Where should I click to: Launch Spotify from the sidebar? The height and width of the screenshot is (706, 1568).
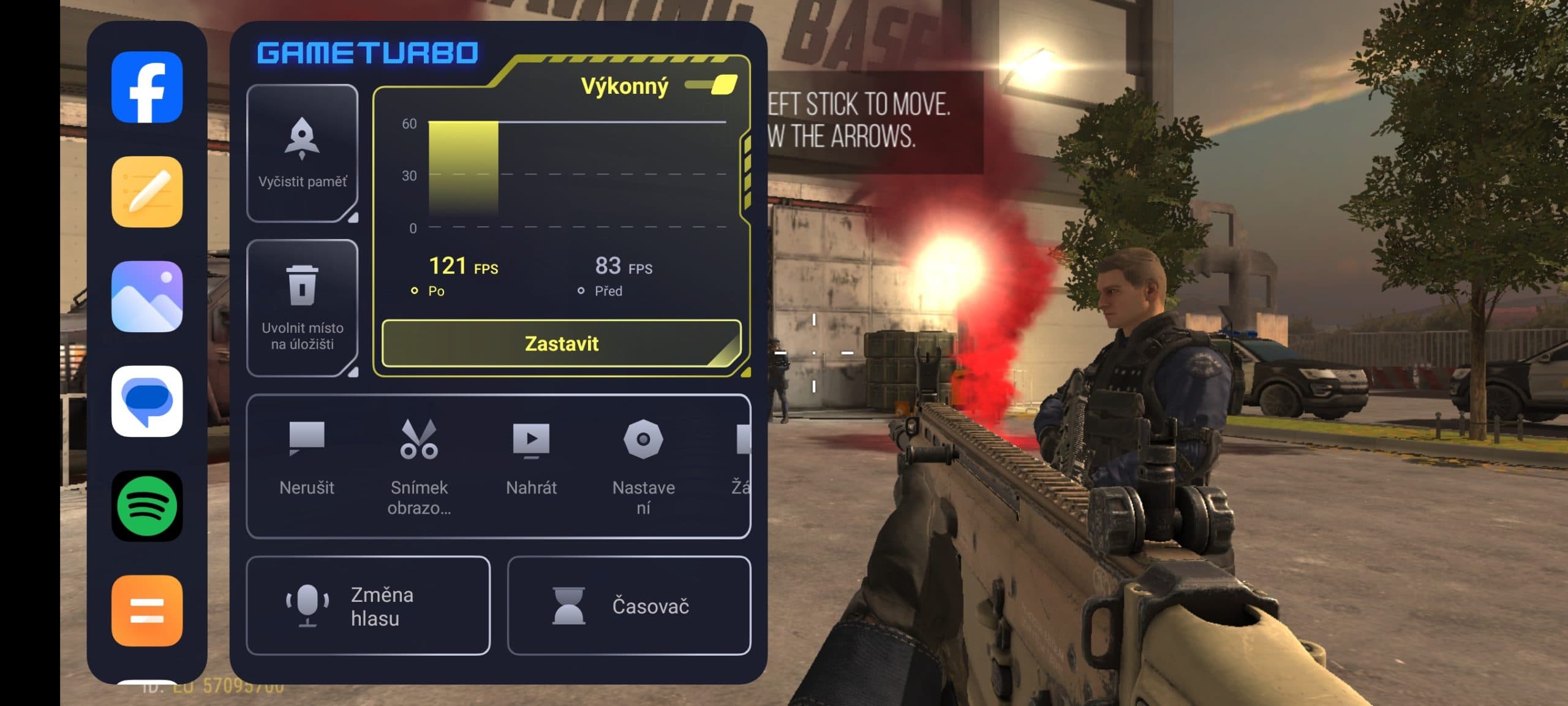tap(147, 506)
